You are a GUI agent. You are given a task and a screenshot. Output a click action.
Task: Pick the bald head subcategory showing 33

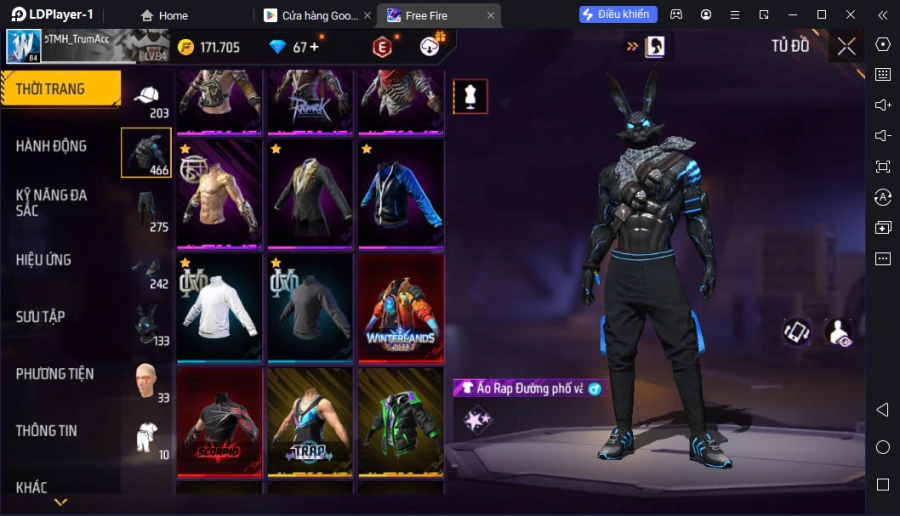[147, 383]
